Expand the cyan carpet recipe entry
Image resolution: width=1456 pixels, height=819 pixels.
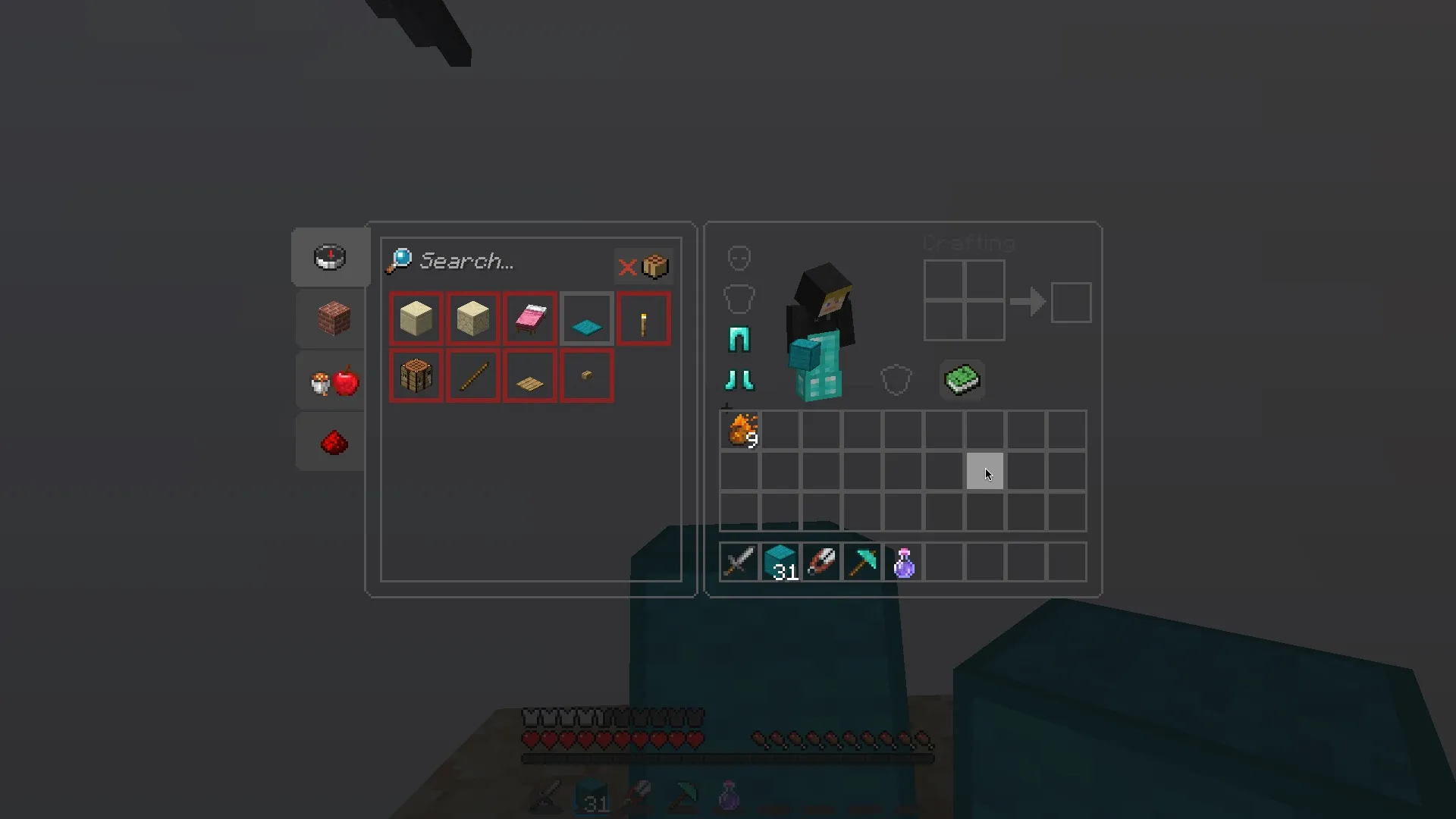click(587, 318)
